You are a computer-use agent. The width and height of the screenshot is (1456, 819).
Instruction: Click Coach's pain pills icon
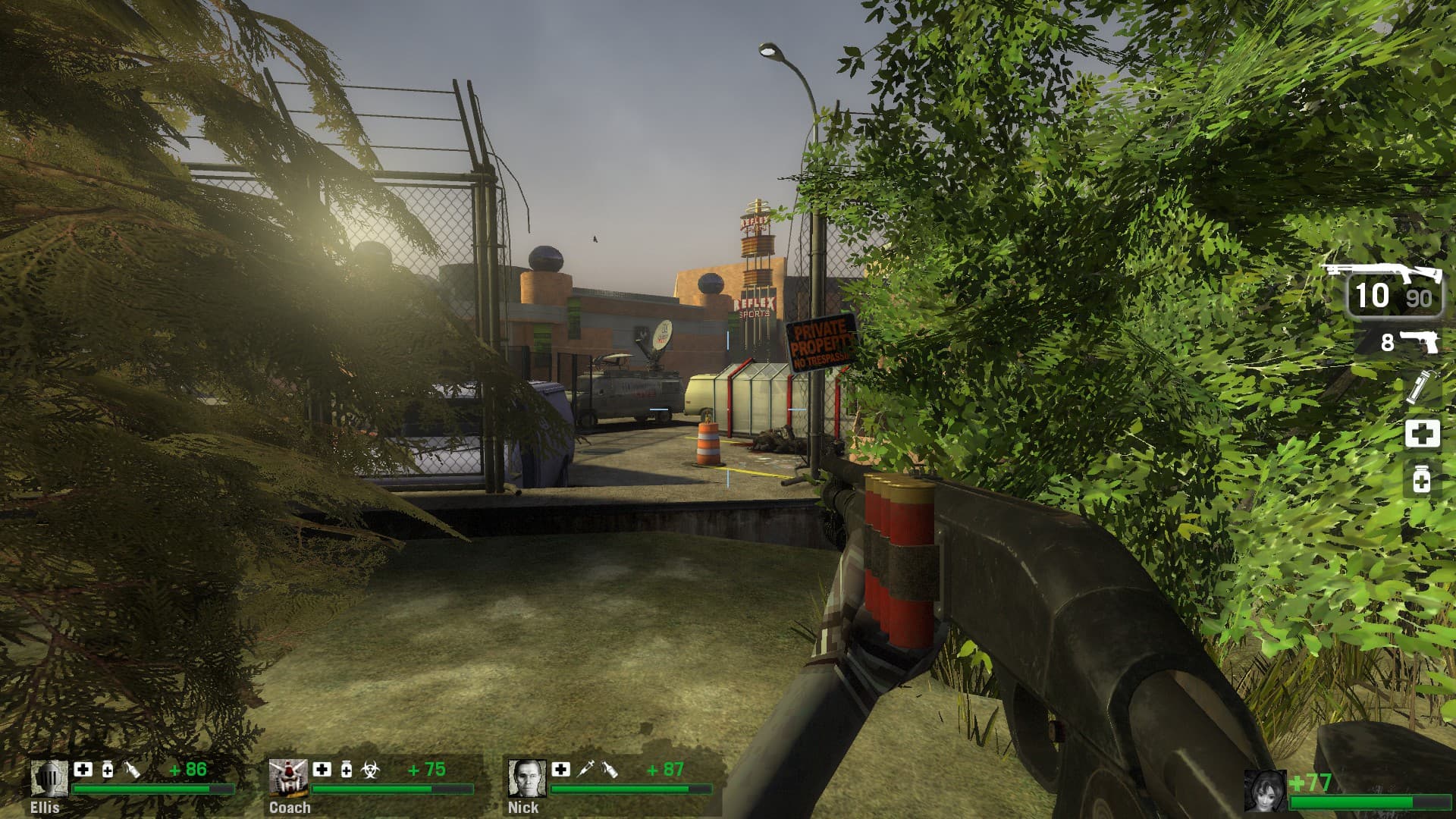click(x=347, y=770)
